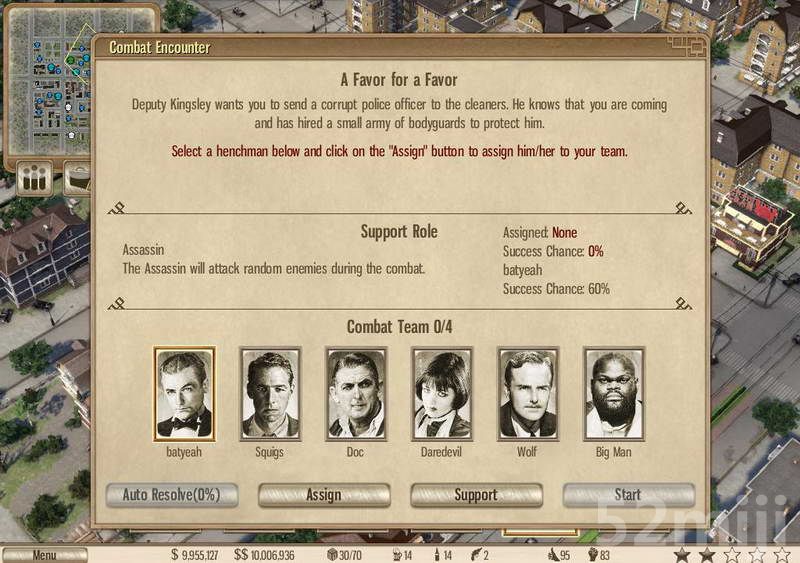Choose Squigs for the combat team
The image size is (800, 563).
(270, 394)
